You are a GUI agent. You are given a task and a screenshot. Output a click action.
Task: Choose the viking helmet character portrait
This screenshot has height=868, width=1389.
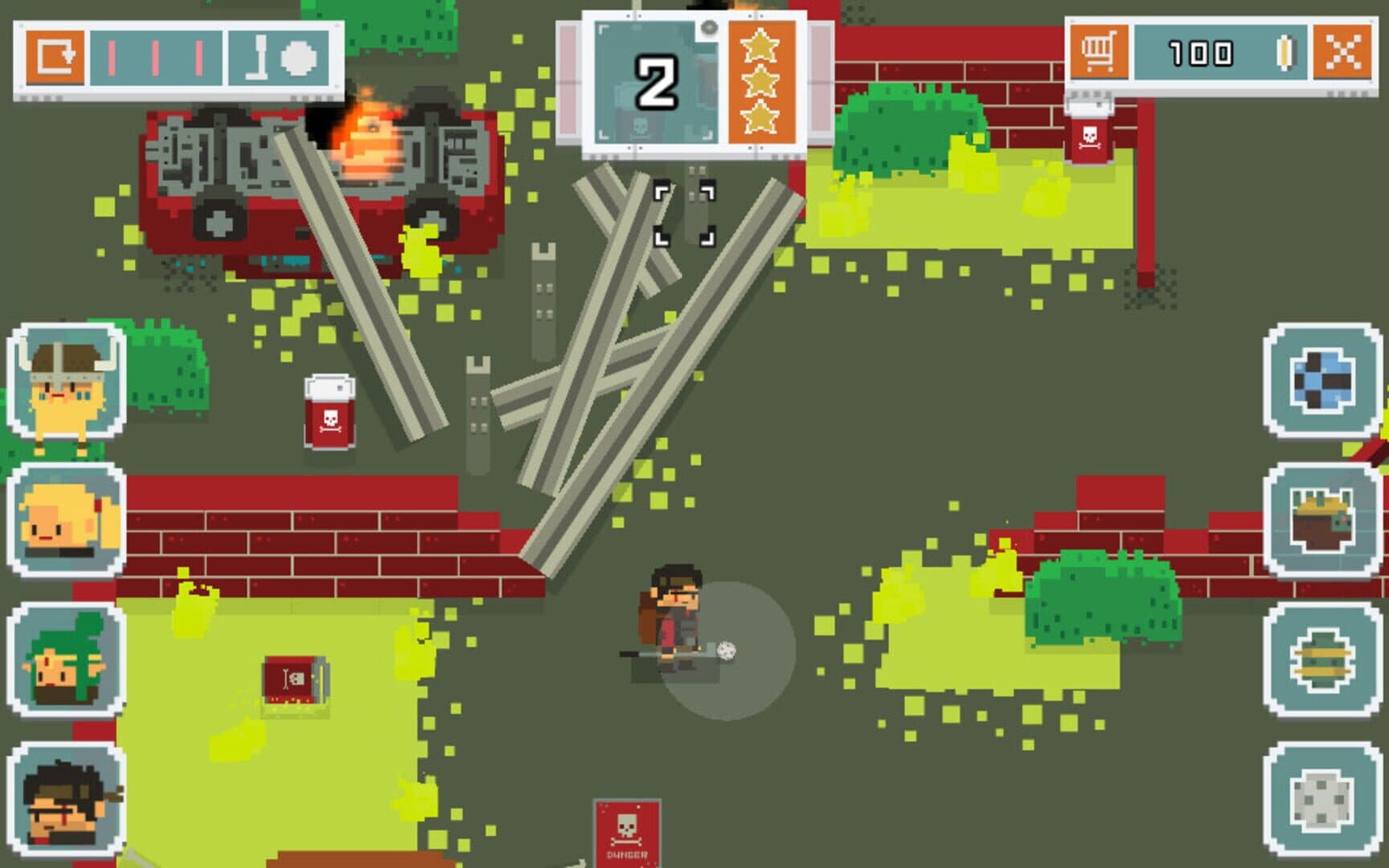(67, 382)
